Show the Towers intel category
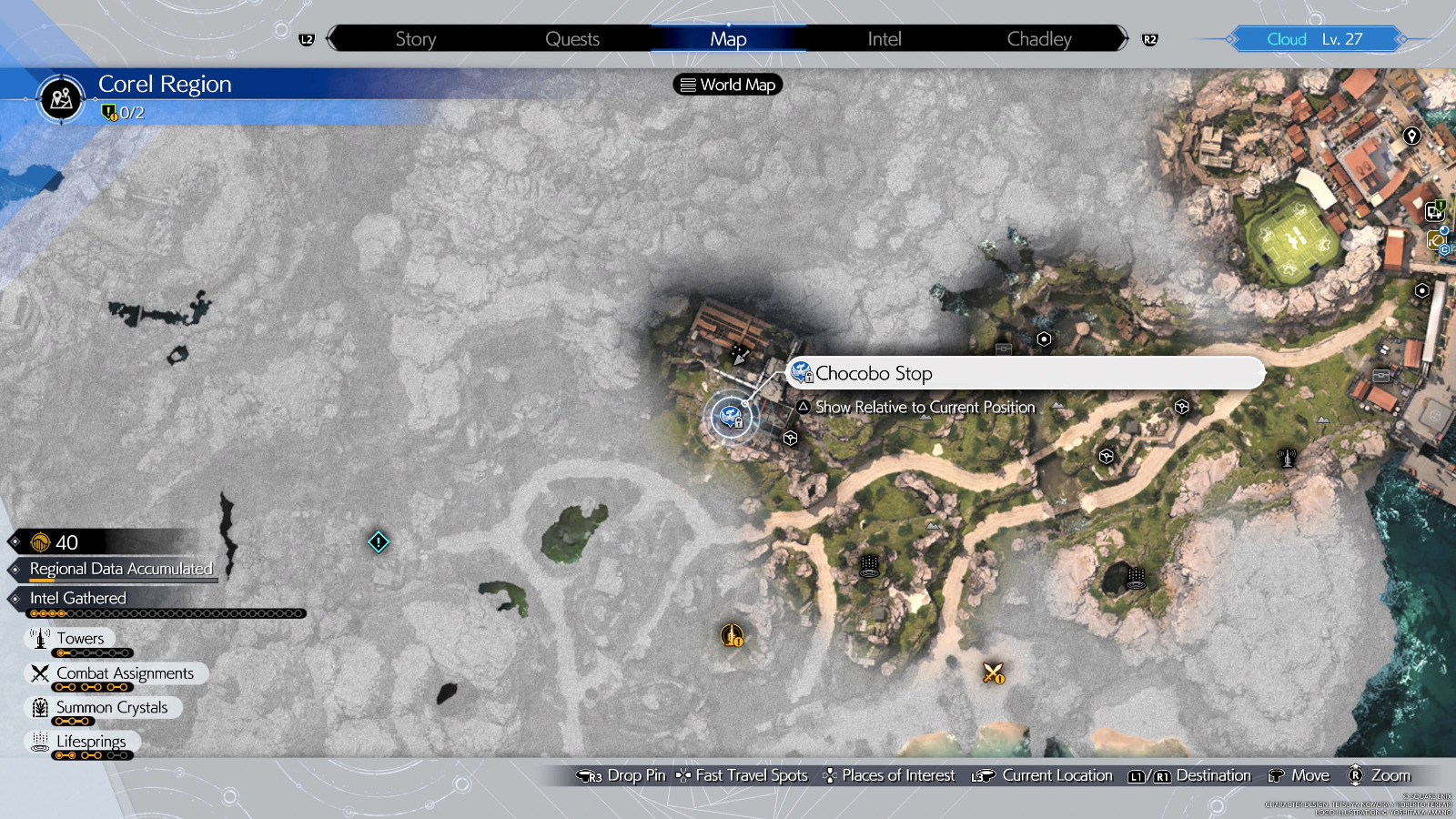This screenshot has height=819, width=1456. click(x=80, y=639)
